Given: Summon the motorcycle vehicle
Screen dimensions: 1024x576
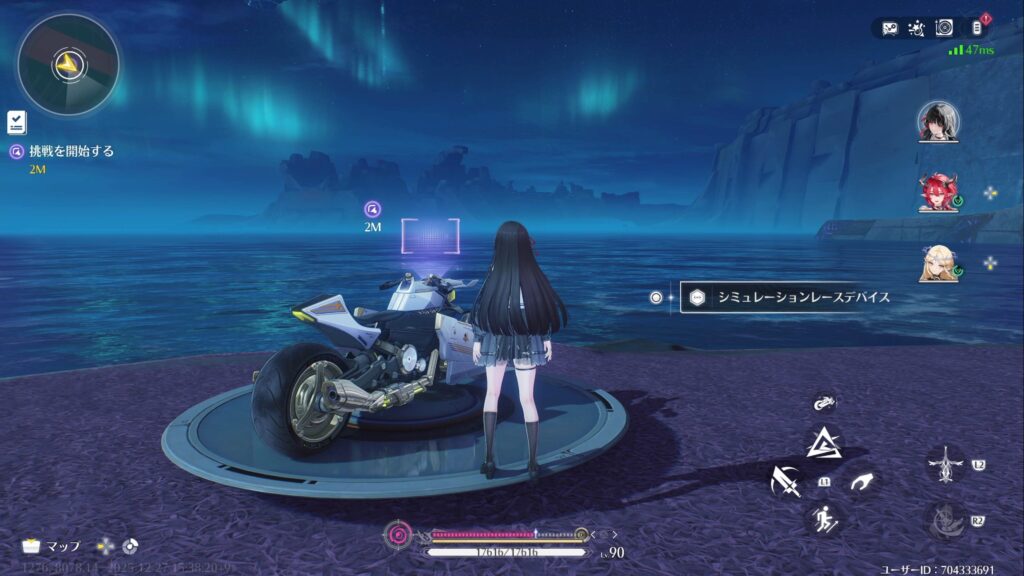Looking at the screenshot, I should 824,403.
